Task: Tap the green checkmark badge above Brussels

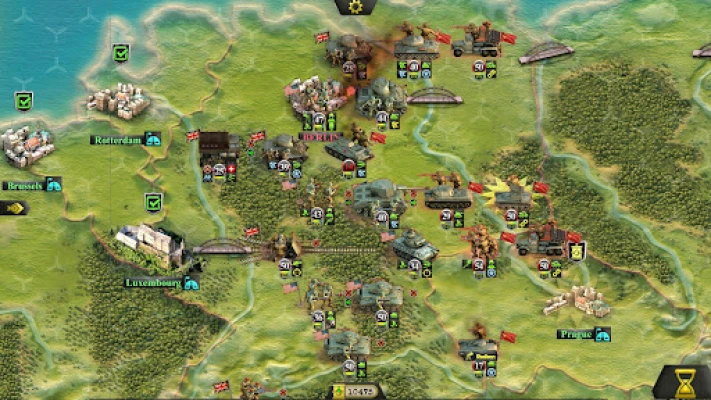Action: click(24, 100)
